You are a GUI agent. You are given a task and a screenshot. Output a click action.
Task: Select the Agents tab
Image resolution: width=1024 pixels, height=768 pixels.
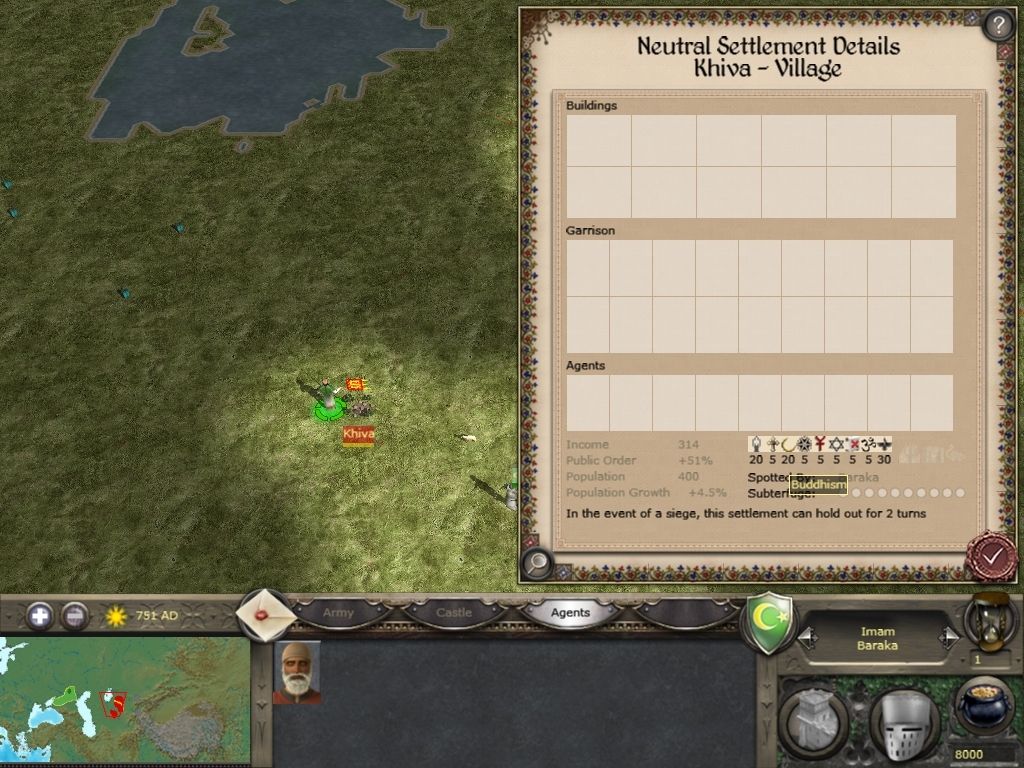(x=570, y=613)
